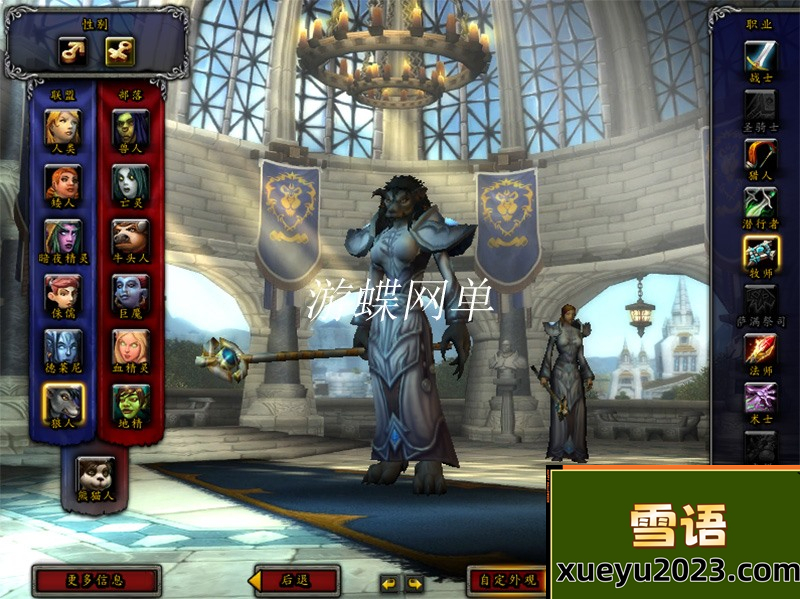Select the female gender icon
800x599 pixels.
(120, 51)
